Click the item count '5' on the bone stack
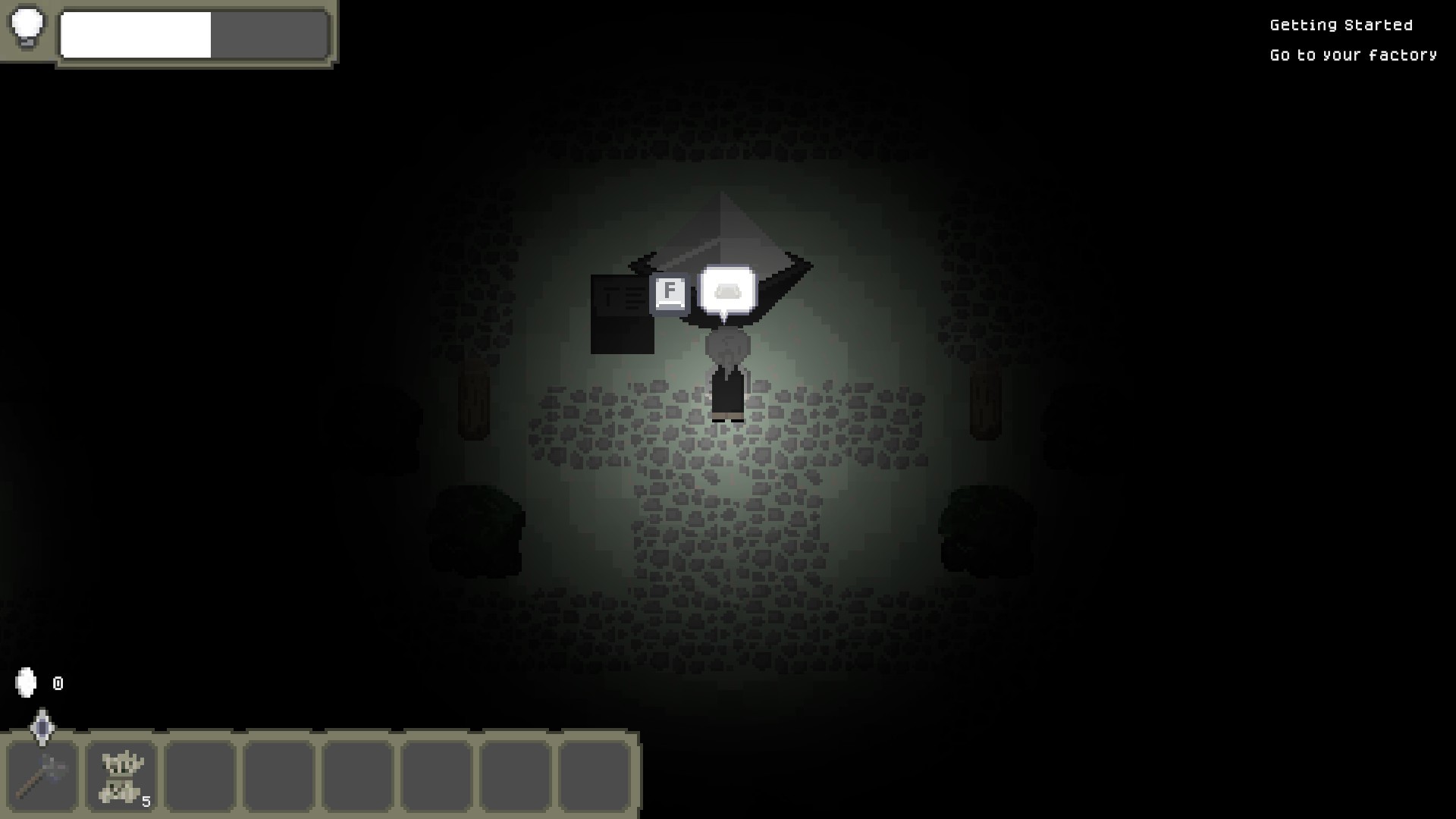This screenshot has height=819, width=1456. tap(146, 799)
